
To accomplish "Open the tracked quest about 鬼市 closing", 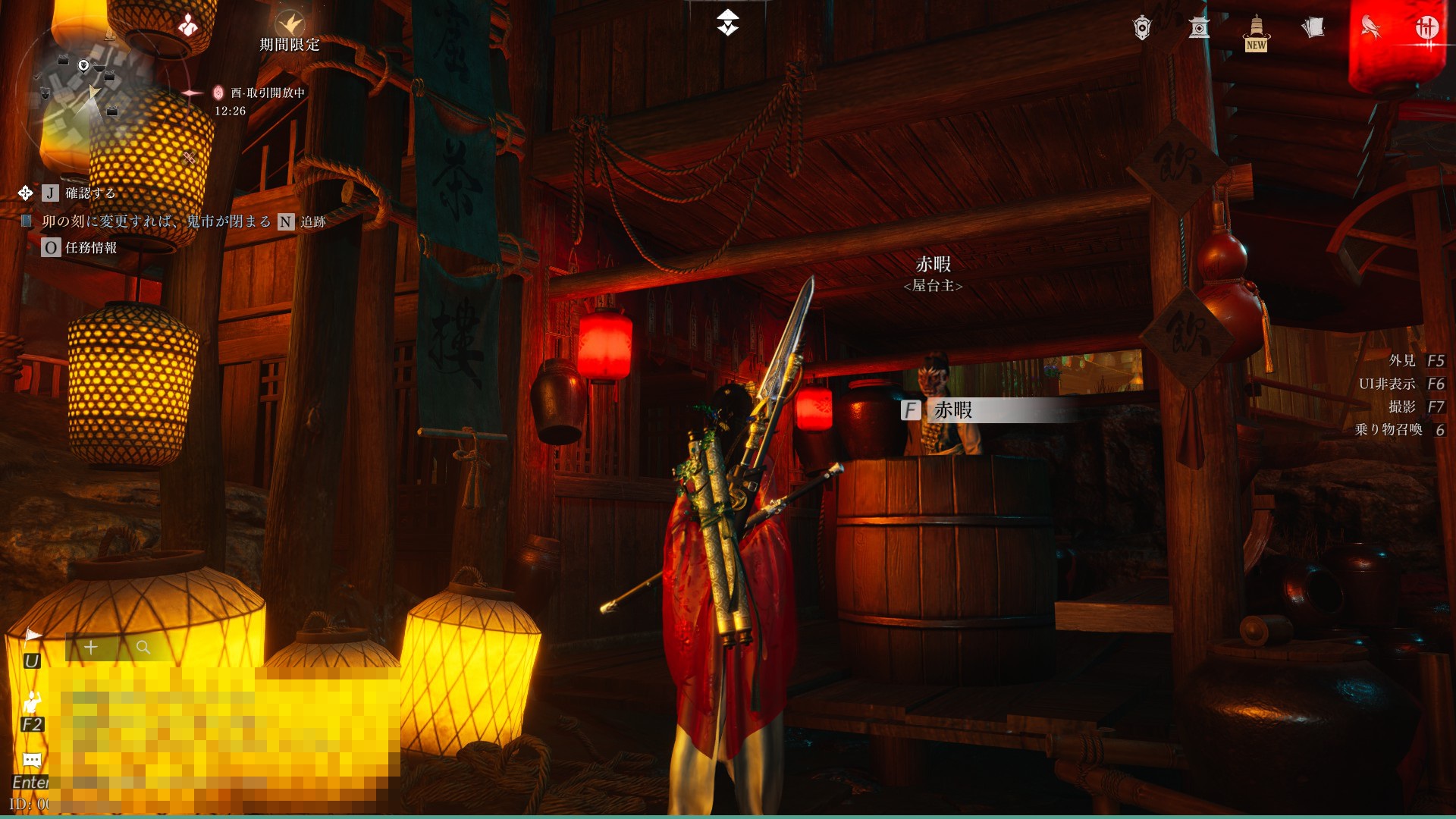I will [156, 221].
